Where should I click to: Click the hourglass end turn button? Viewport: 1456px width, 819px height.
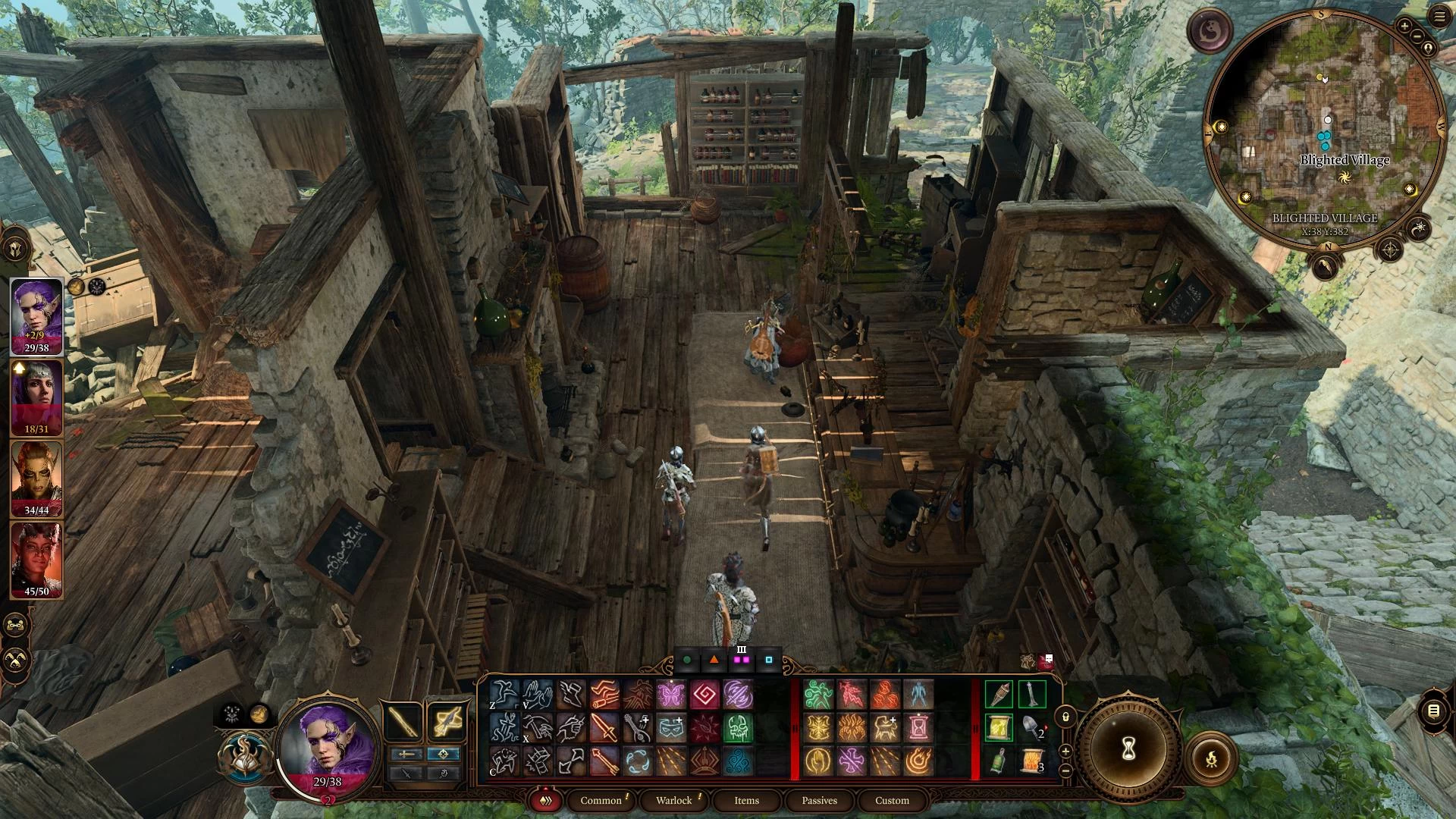click(1128, 749)
